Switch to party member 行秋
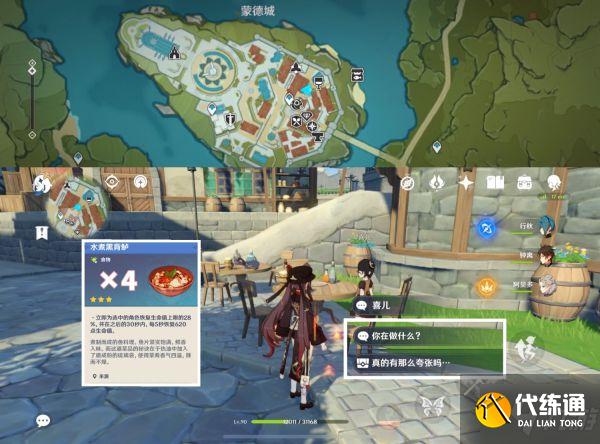 pyautogui.click(x=544, y=223)
